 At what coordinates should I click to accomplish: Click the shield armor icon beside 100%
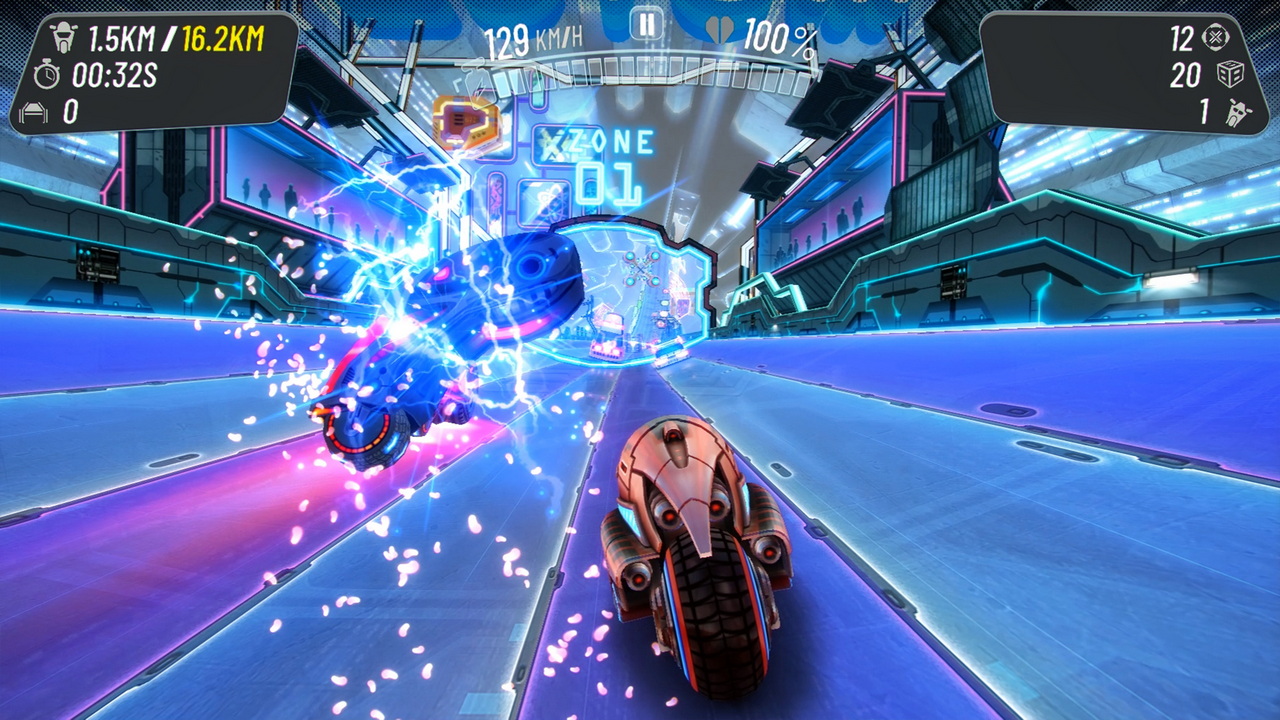pyautogui.click(x=722, y=29)
